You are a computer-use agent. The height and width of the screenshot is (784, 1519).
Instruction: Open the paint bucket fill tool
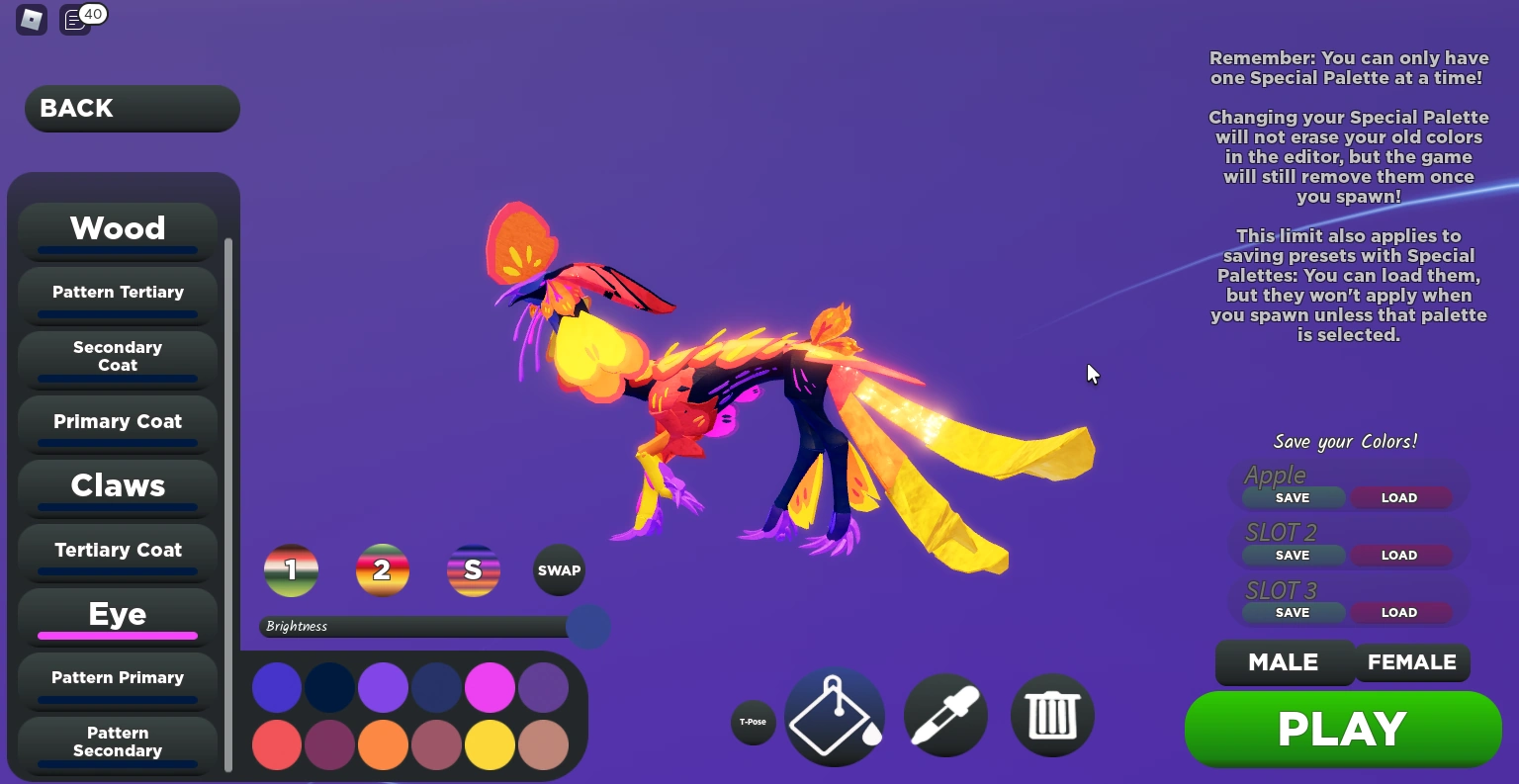tap(835, 716)
